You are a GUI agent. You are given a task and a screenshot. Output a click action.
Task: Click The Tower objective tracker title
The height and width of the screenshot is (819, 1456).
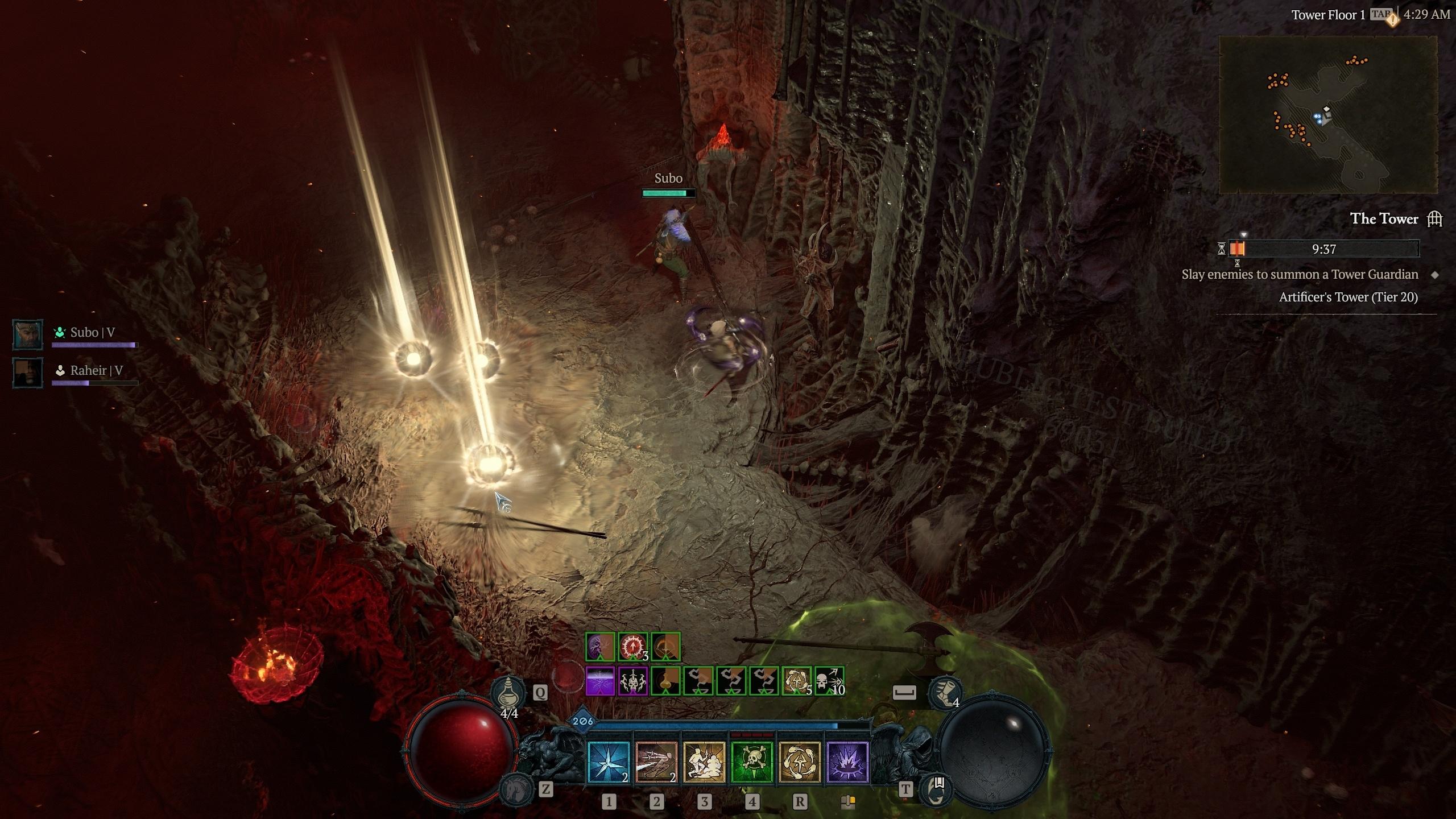point(1384,219)
